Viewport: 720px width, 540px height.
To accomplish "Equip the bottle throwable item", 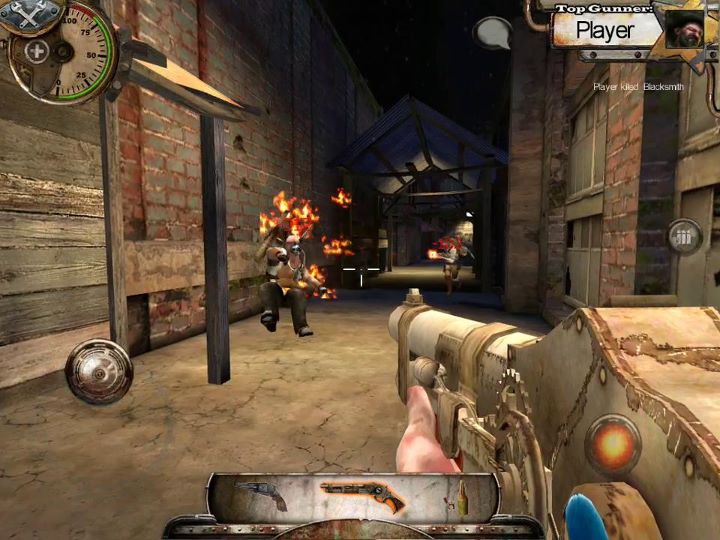I will pos(462,497).
